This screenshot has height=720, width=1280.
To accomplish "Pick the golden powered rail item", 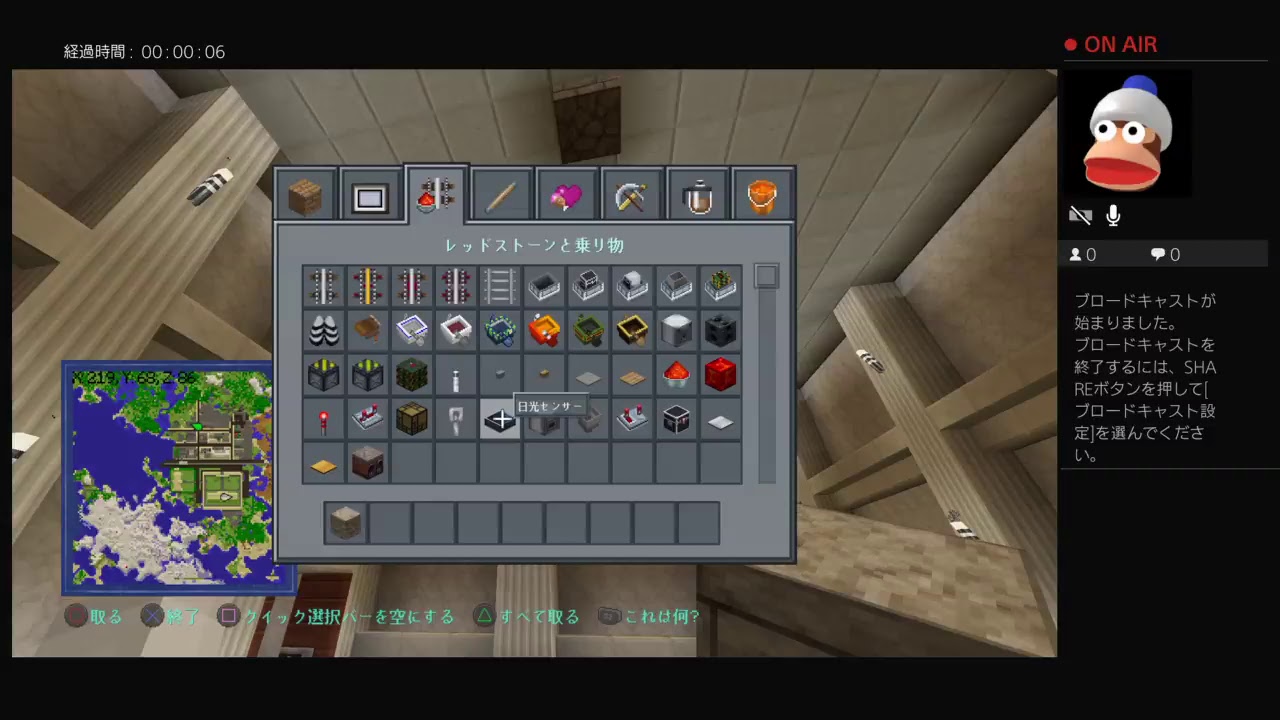I will [x=367, y=287].
